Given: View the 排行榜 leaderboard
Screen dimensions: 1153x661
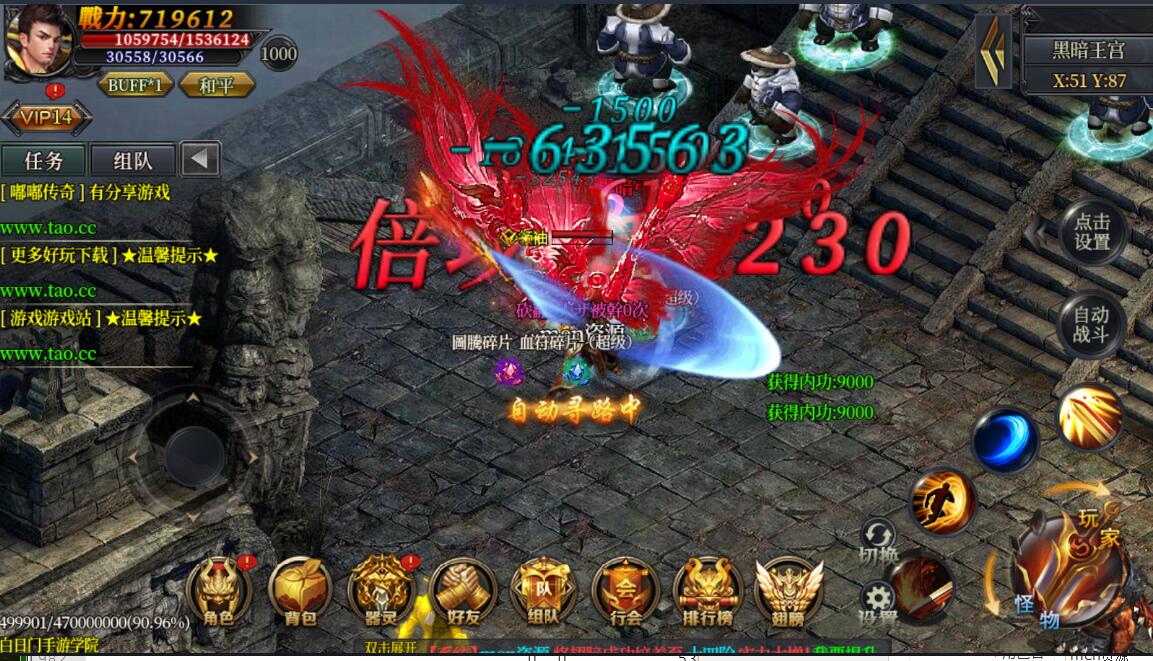Looking at the screenshot, I should point(707,592).
